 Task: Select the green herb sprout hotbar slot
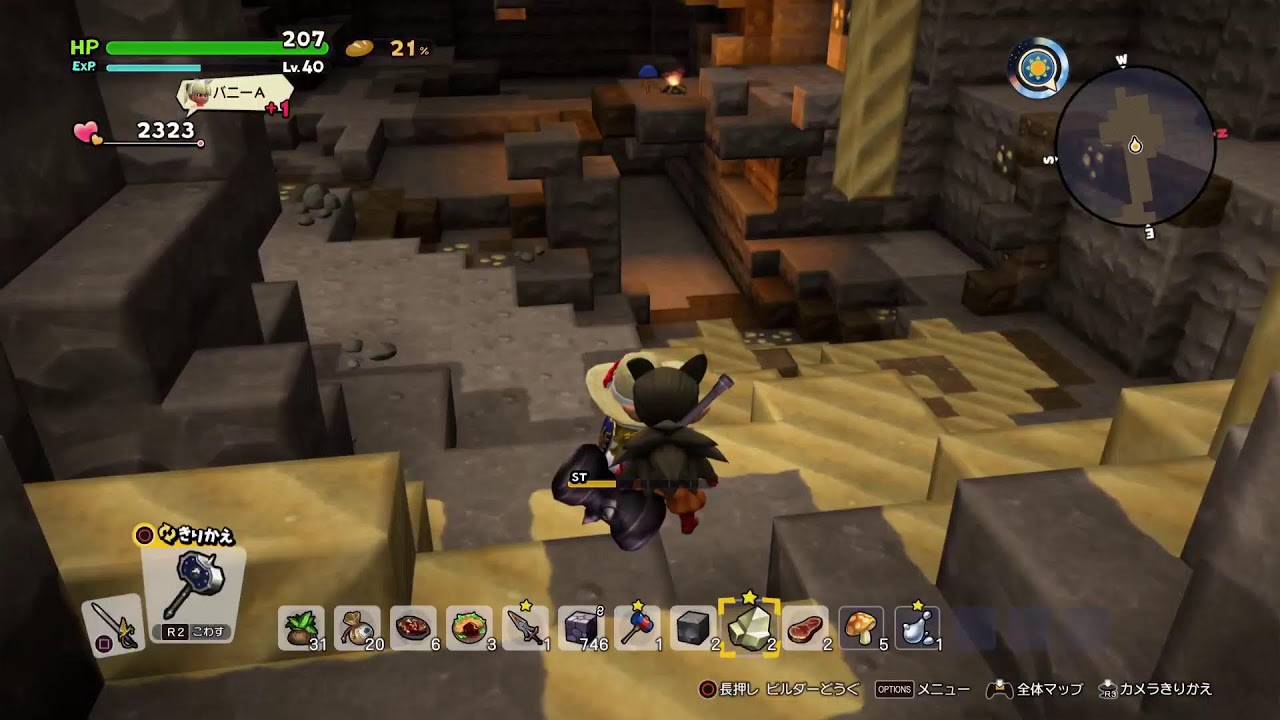(x=300, y=628)
